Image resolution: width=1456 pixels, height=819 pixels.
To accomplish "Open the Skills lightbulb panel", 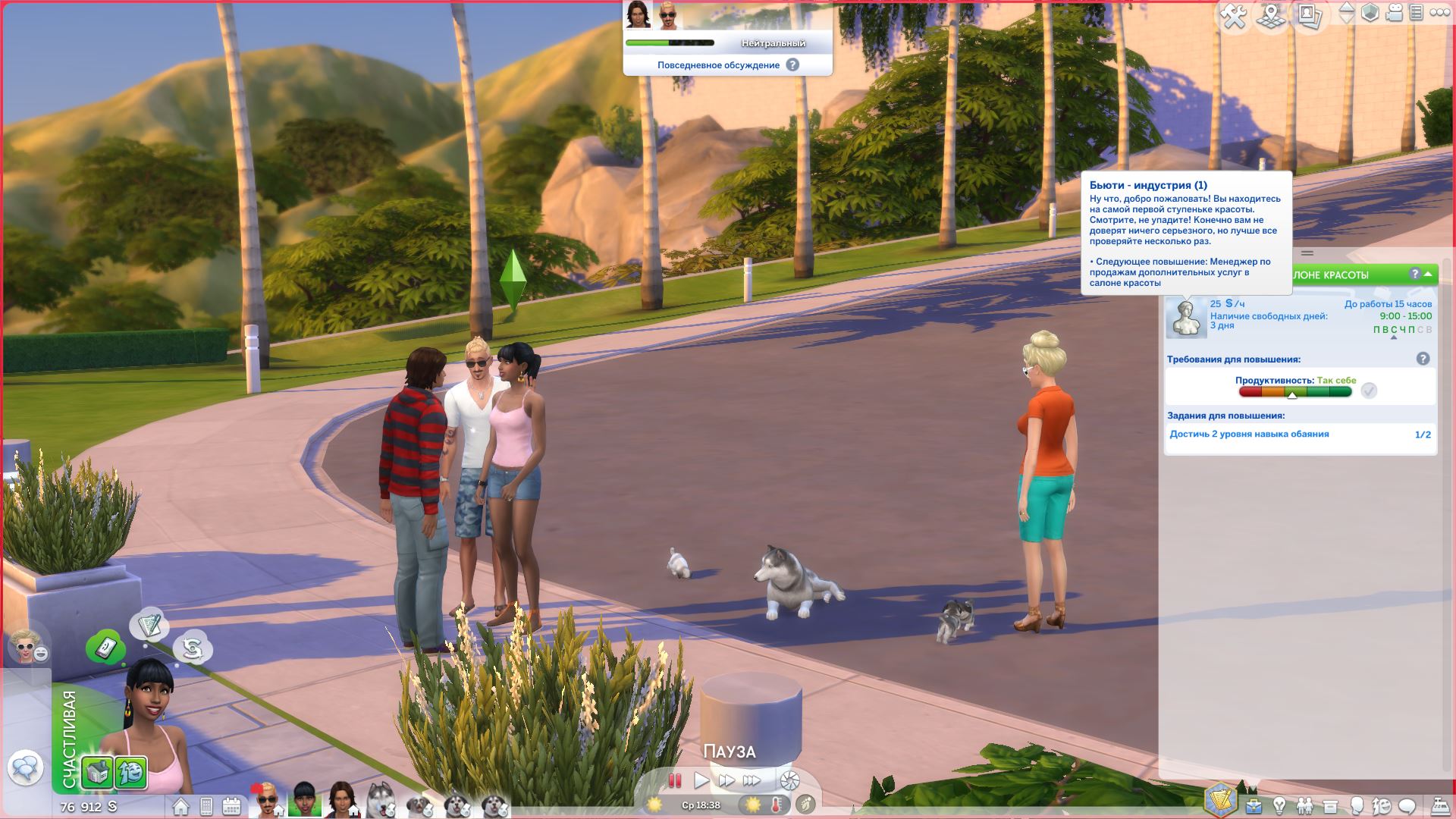I will pos(1279,805).
